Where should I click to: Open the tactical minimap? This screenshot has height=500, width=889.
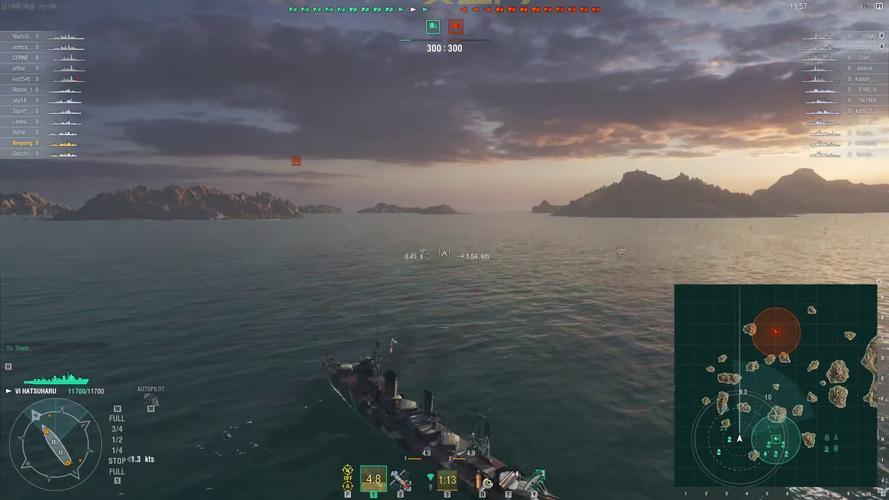[774, 385]
